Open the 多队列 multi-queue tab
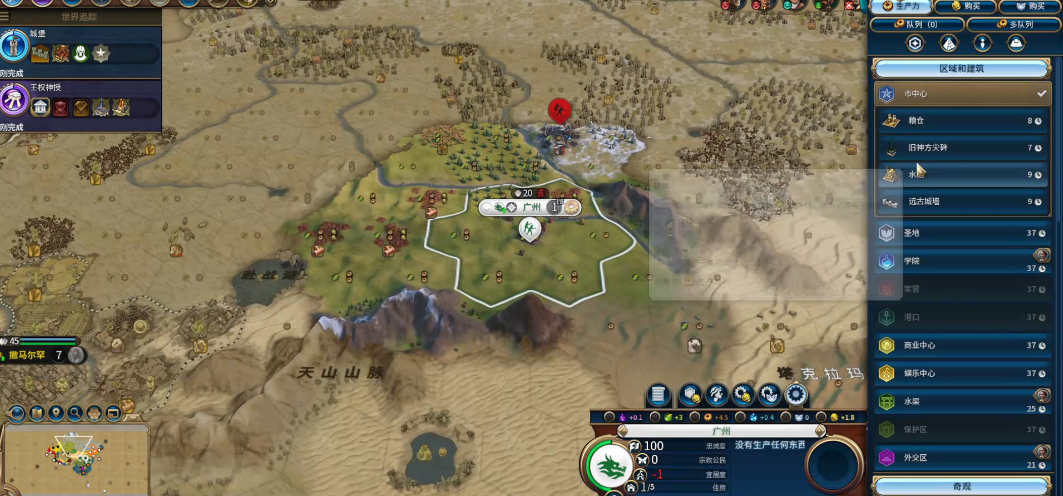Image resolution: width=1063 pixels, height=496 pixels. pyautogui.click(x=1012, y=24)
